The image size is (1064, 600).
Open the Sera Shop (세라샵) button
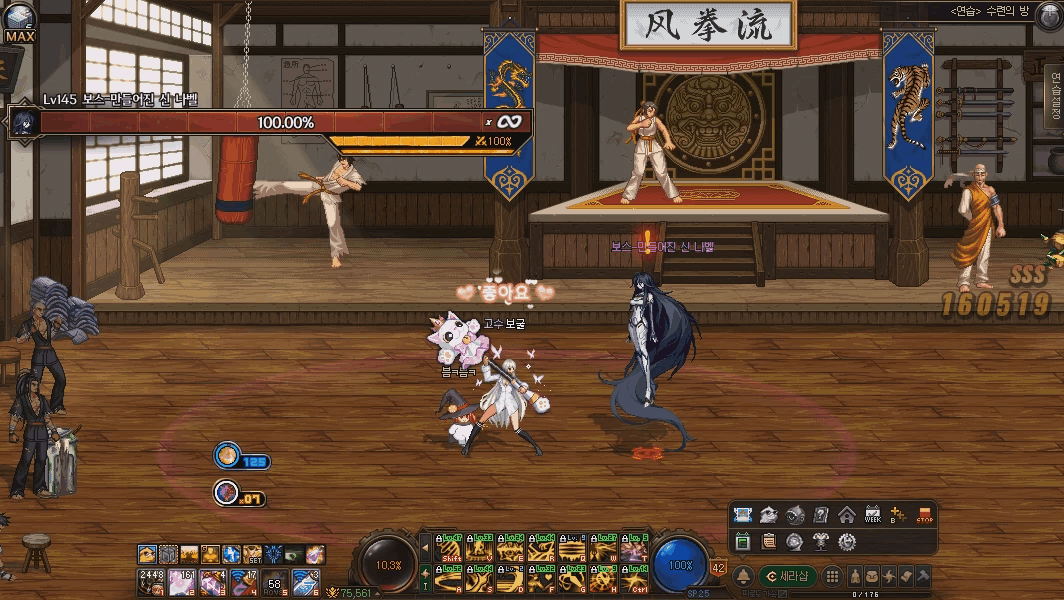(x=788, y=577)
